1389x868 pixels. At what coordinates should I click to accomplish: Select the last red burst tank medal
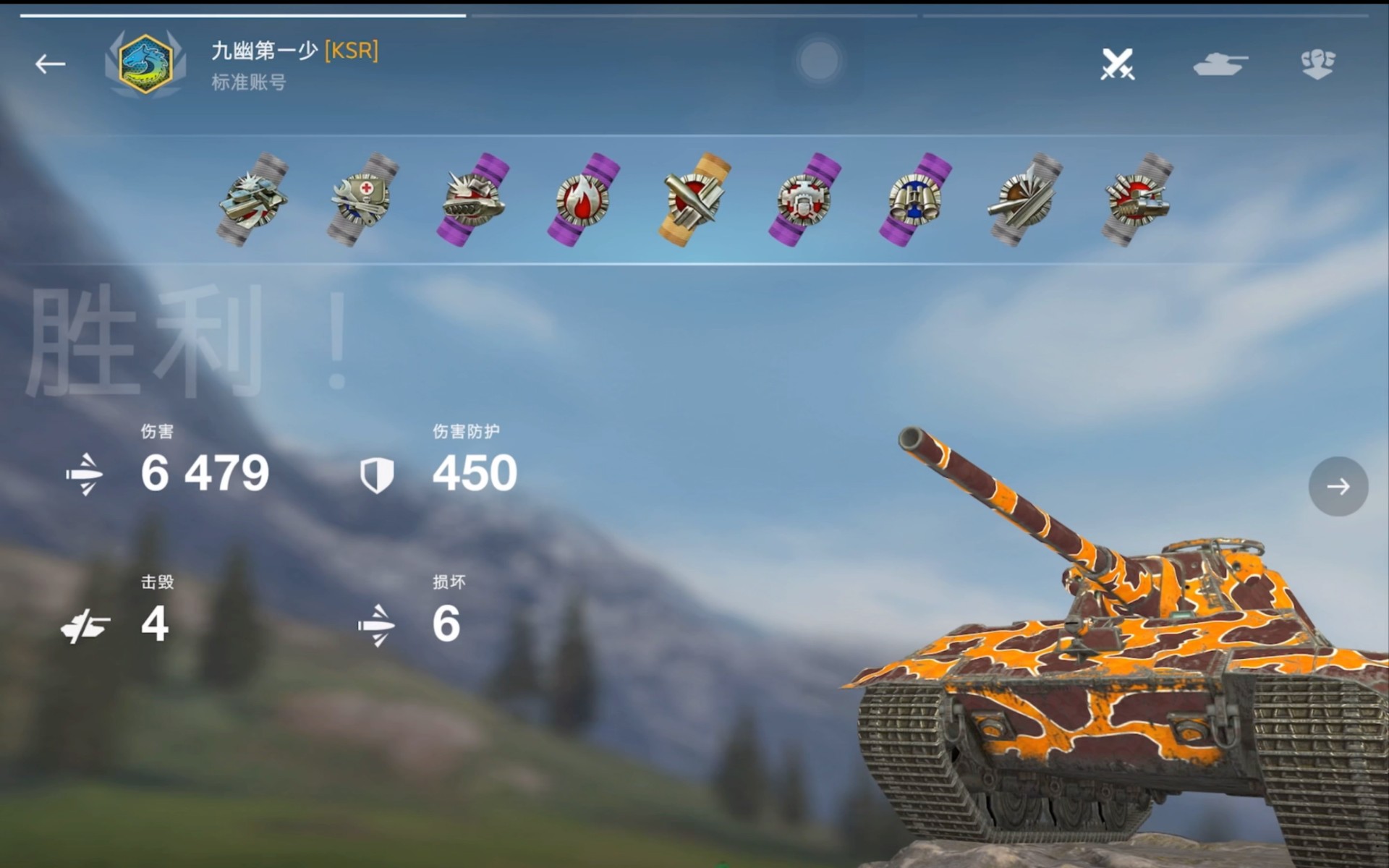pyautogui.click(x=1137, y=199)
